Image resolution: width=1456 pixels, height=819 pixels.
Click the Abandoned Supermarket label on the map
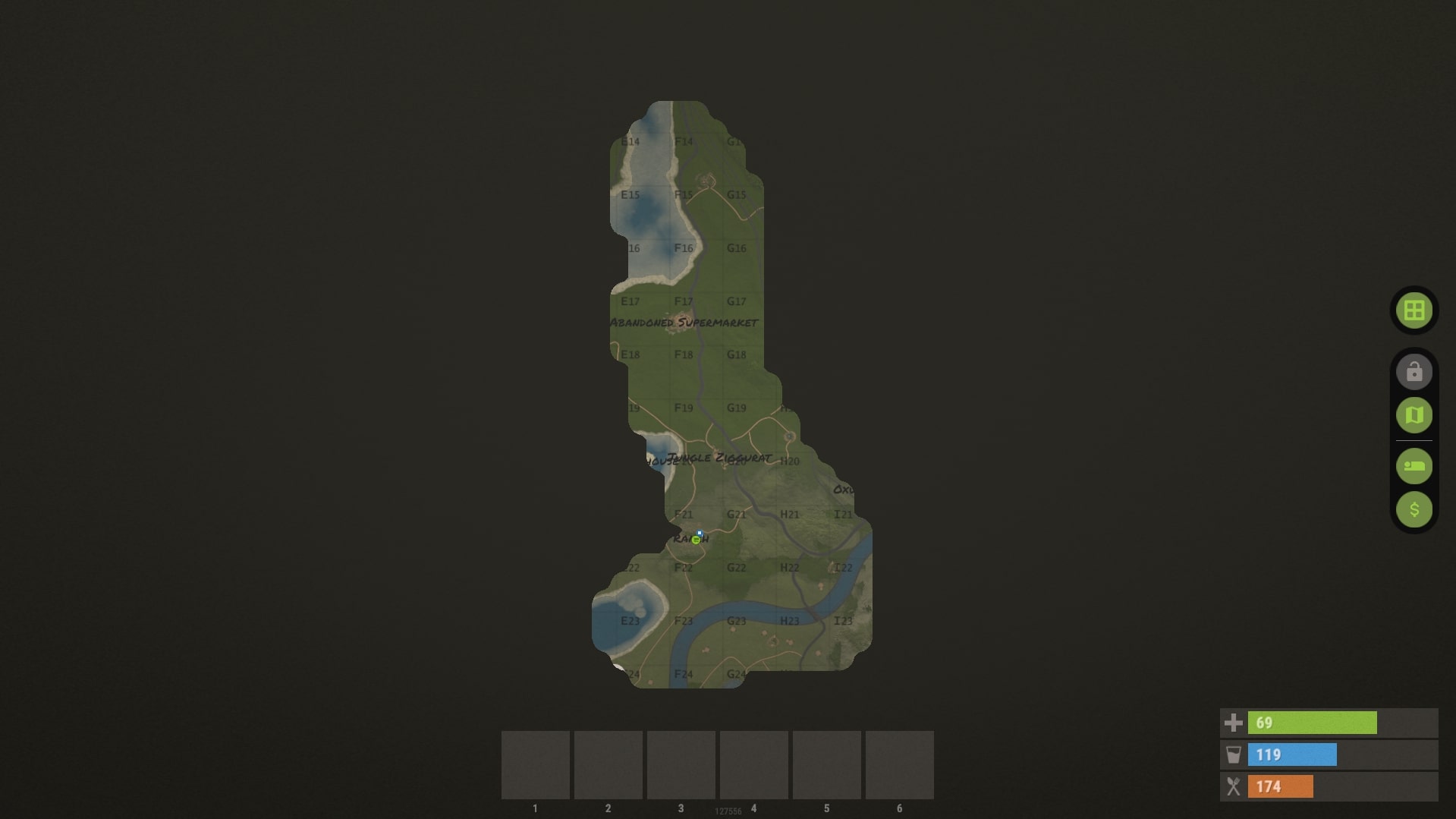tap(685, 323)
